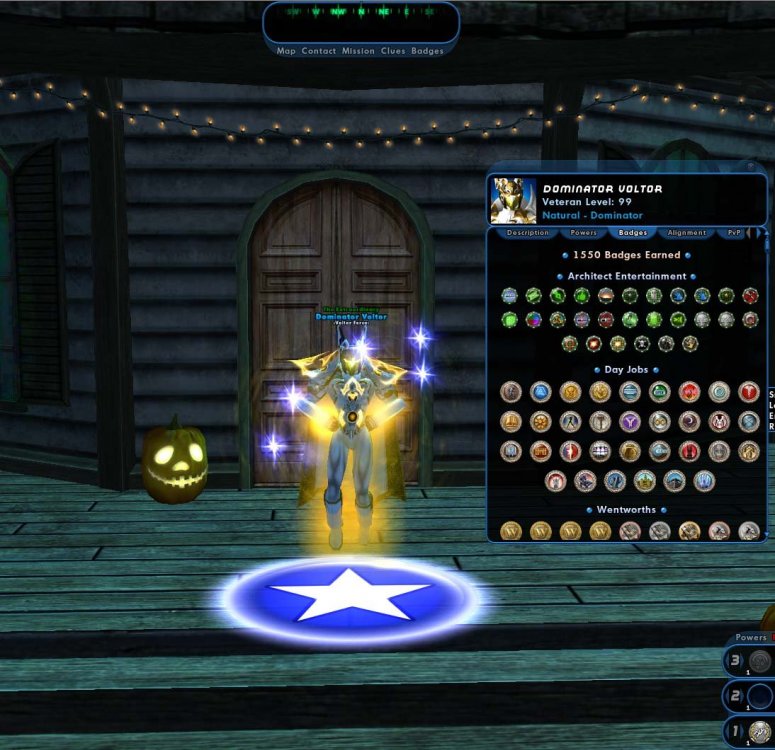Activate the power in tray slot 1
Image resolution: width=775 pixels, height=750 pixels.
(x=760, y=731)
